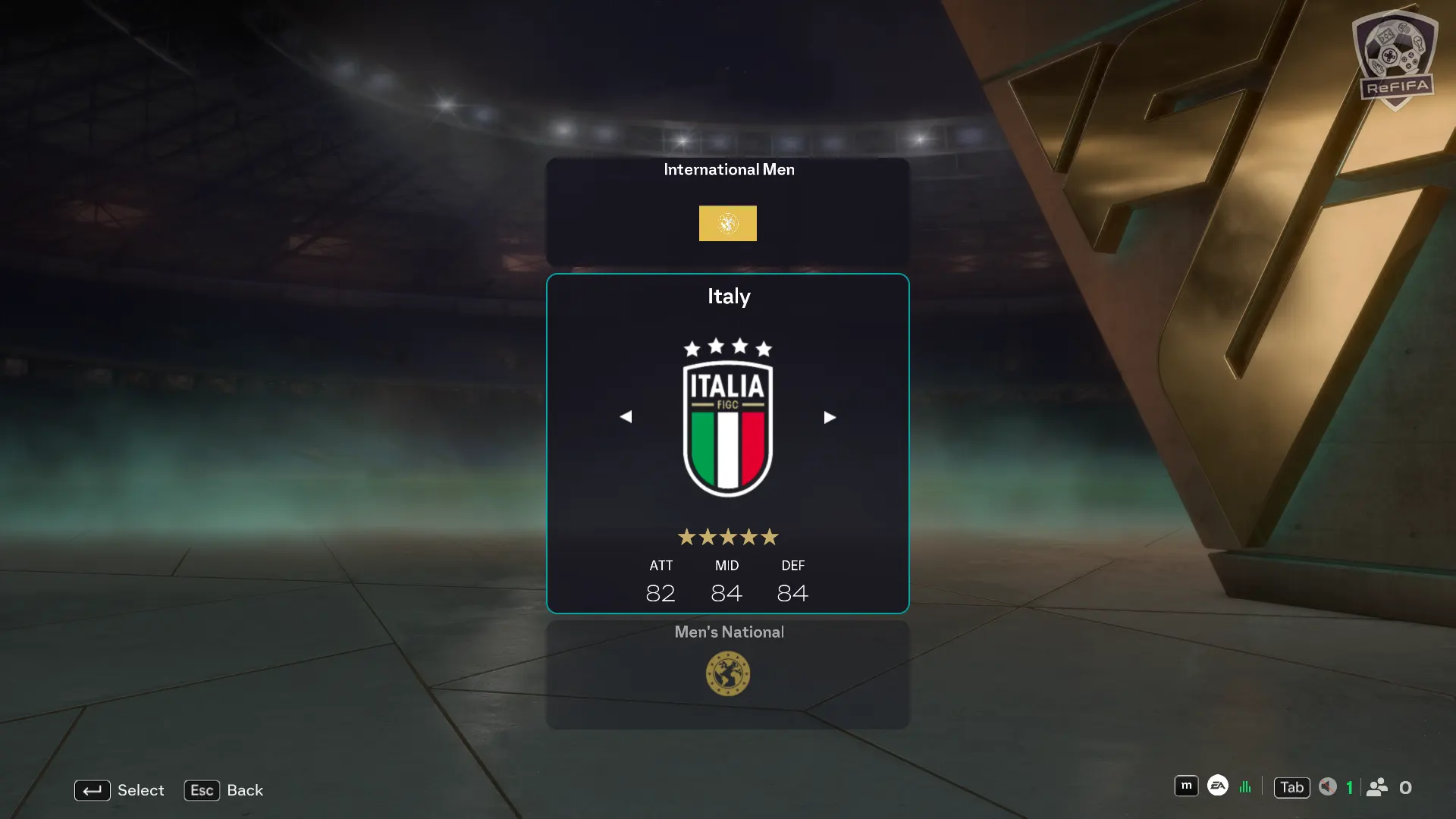The height and width of the screenshot is (819, 1456).
Task: Show the next team with the right arrow
Action: pos(830,417)
